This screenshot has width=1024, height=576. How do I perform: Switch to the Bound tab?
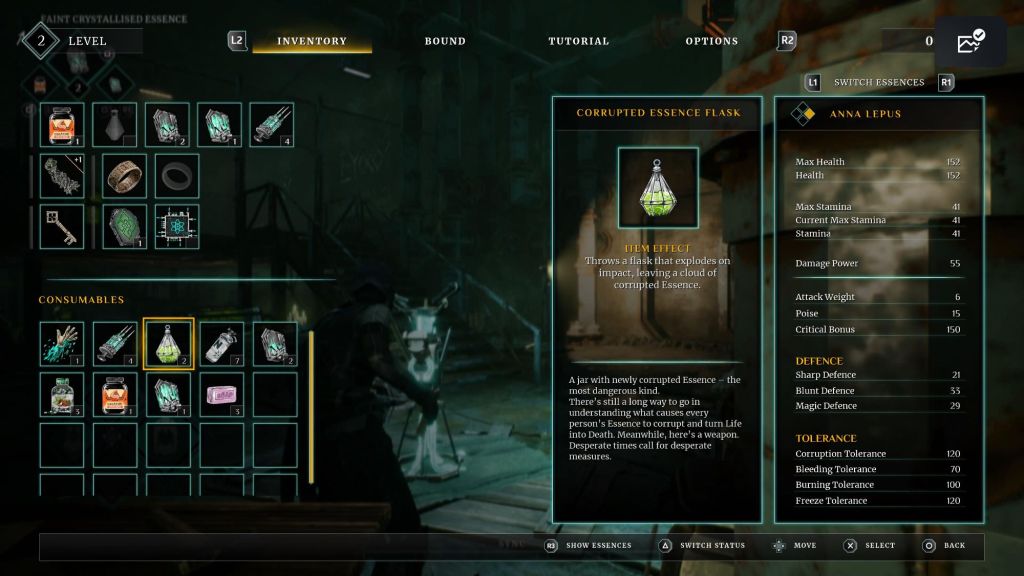(445, 41)
